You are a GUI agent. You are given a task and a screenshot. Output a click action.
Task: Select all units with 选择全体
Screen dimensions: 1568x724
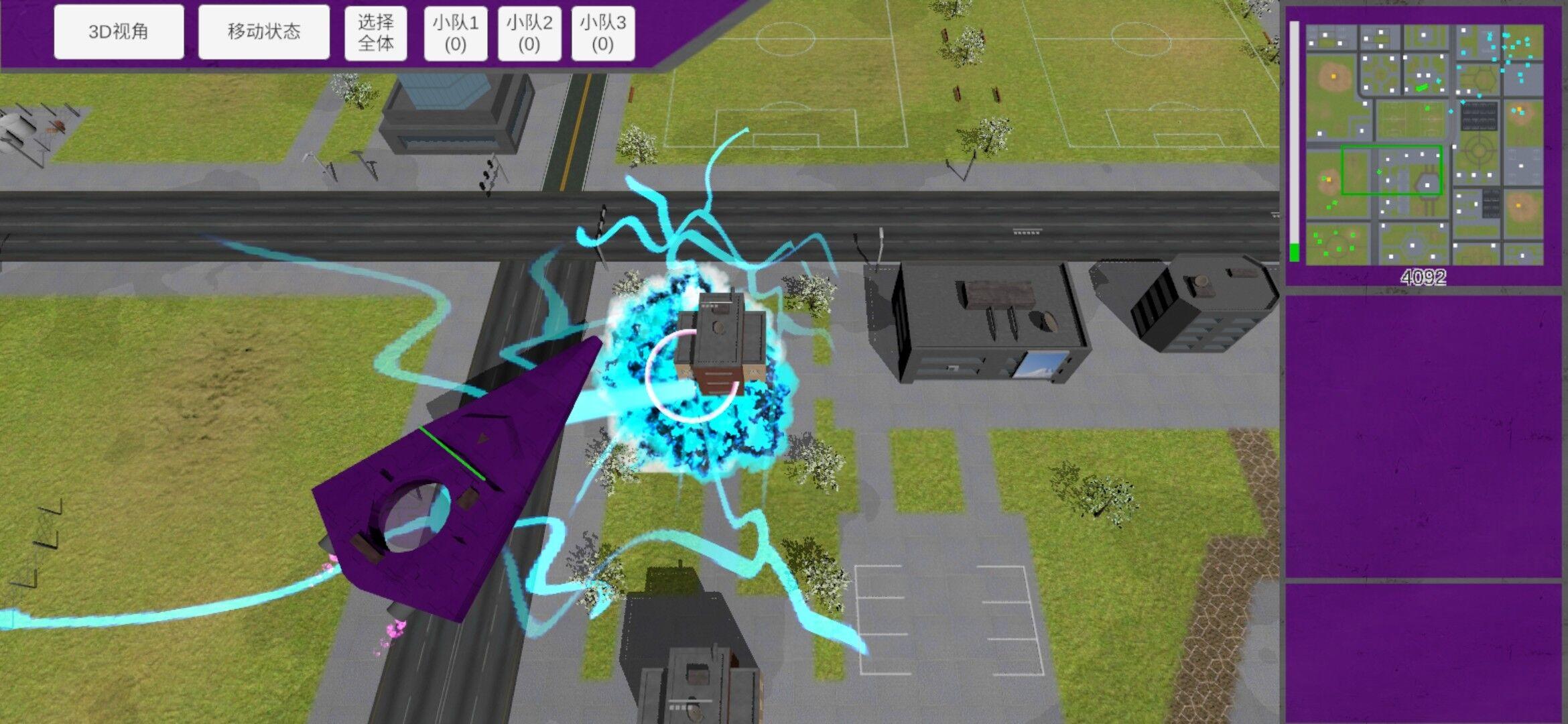point(375,33)
